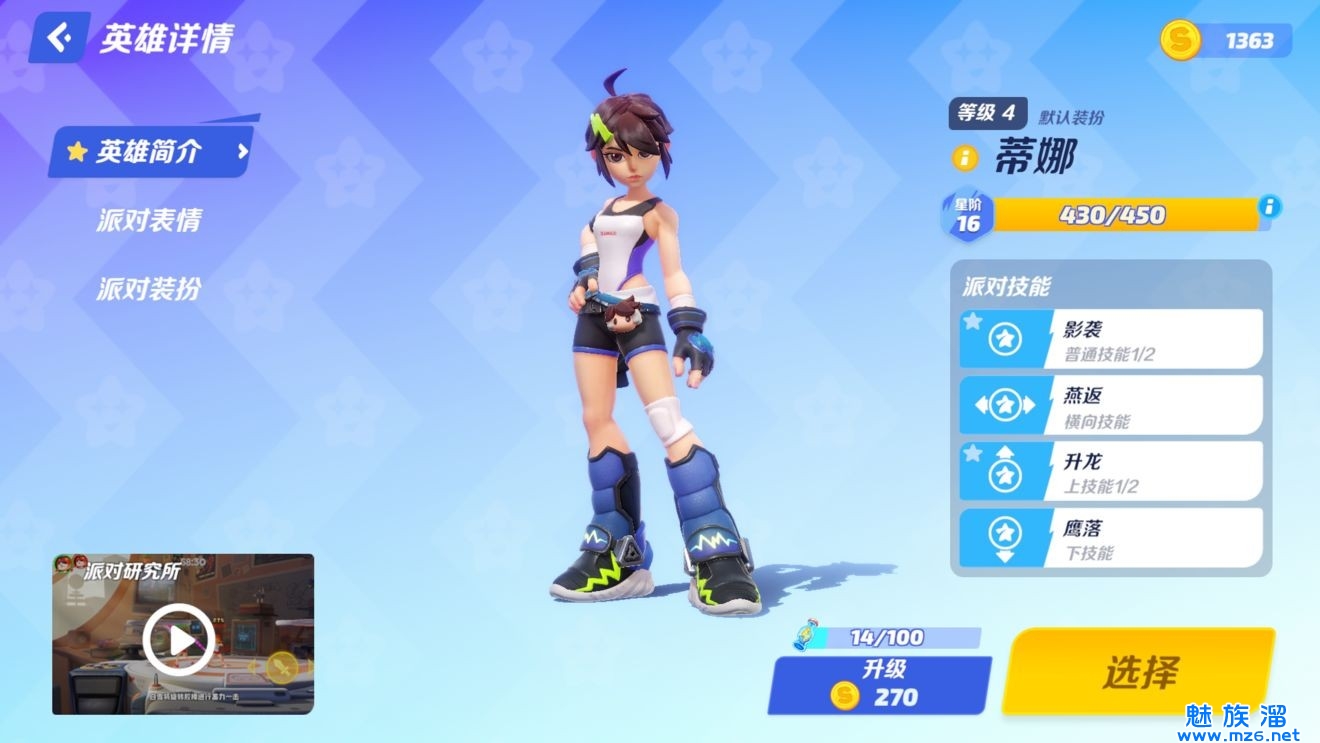The height and width of the screenshot is (743, 1320).
Task: Play the 派对研究所 video
Action: click(178, 640)
